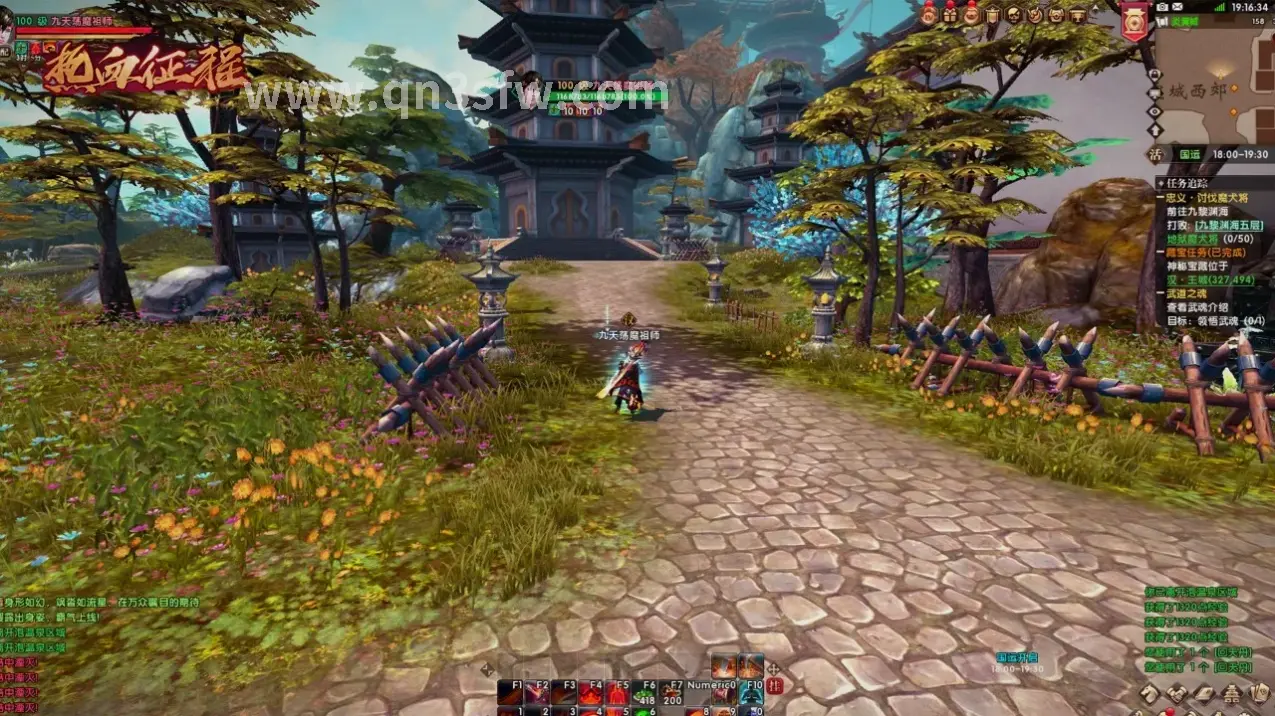Image resolution: width=1275 pixels, height=716 pixels.
Task: Click the up-arrow button beside the minimap
Action: pyautogui.click(x=1155, y=129)
